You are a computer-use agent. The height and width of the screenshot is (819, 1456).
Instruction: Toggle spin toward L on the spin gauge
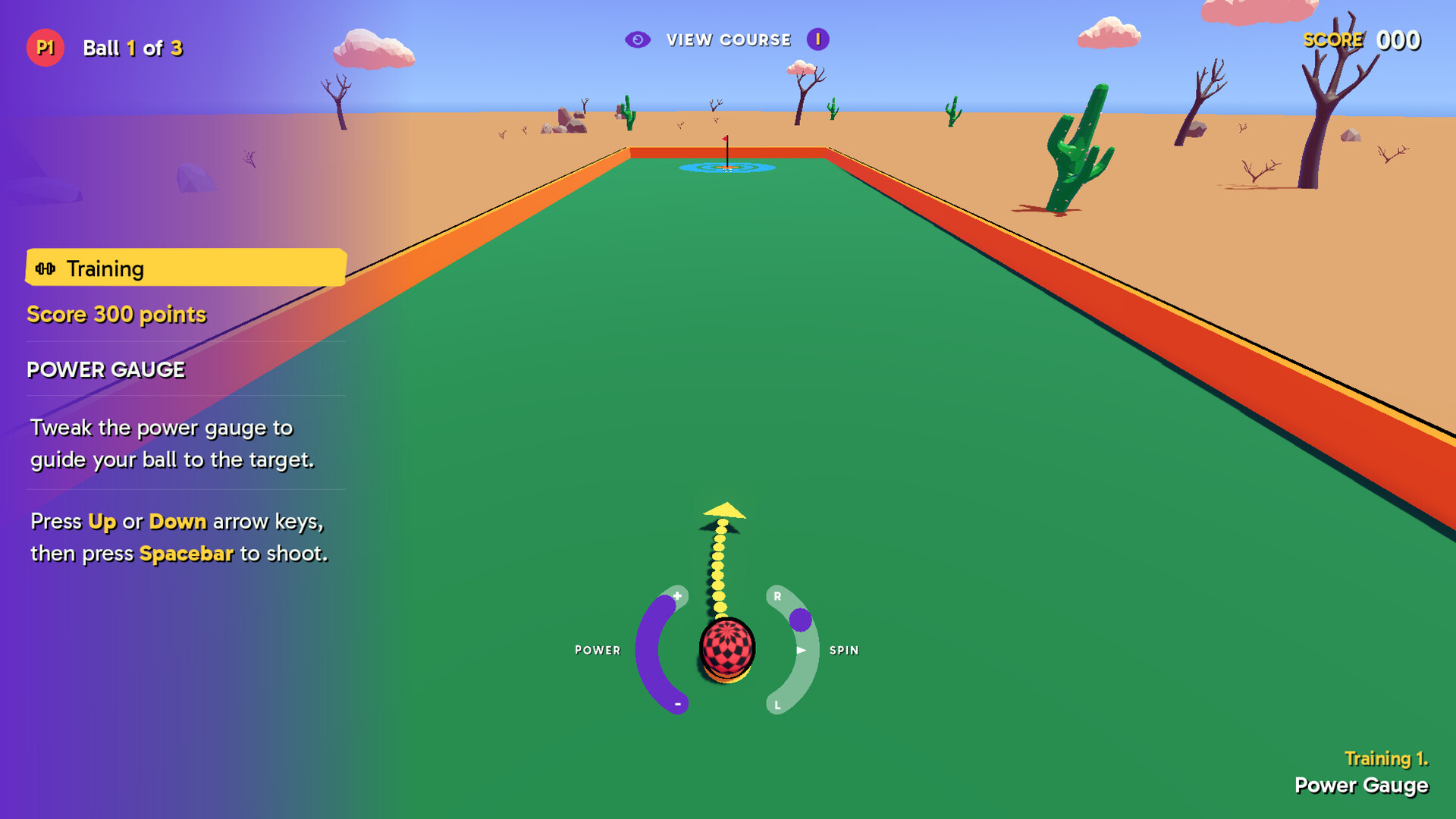pos(777,704)
